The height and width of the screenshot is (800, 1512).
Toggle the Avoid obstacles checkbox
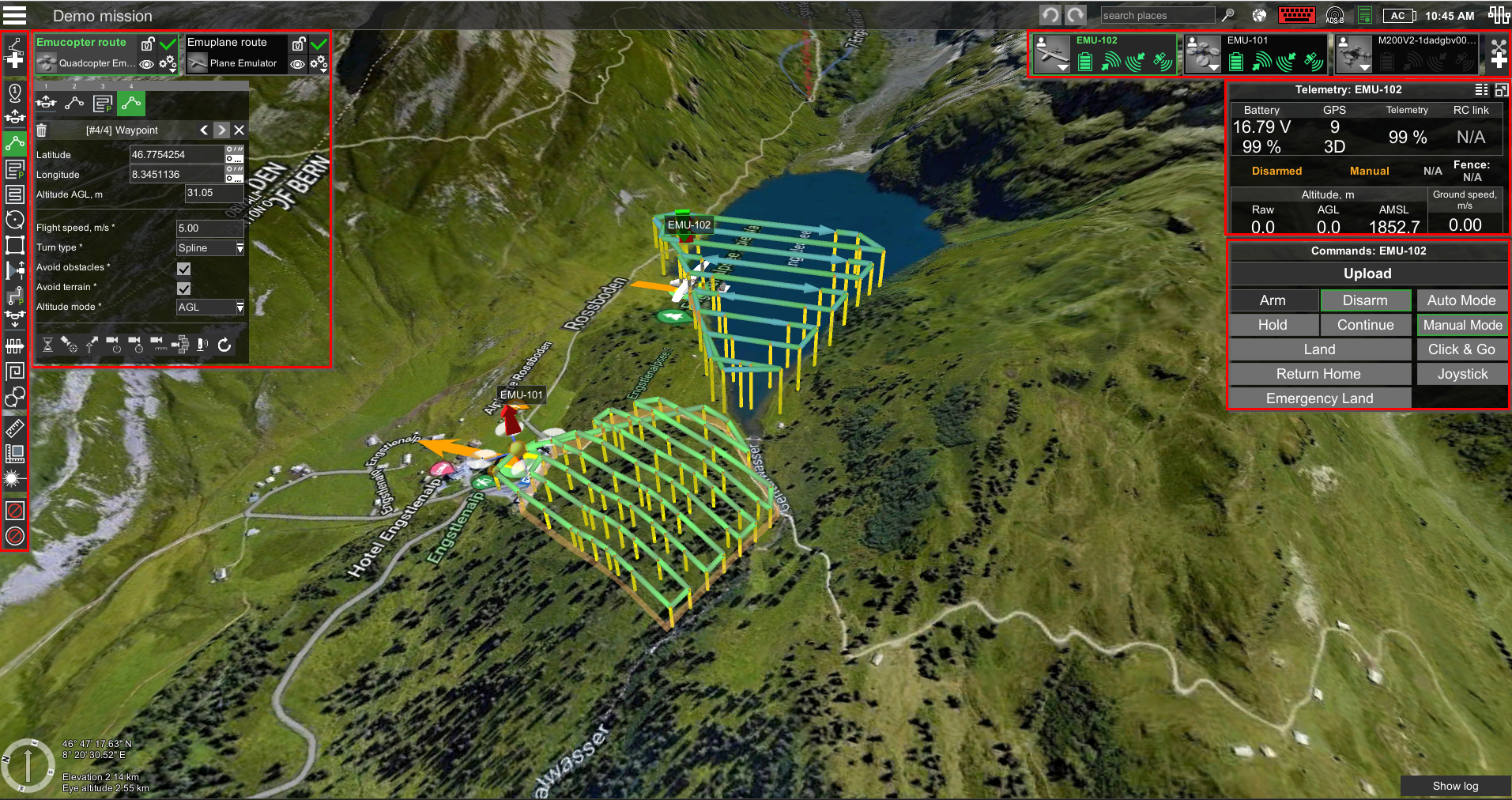click(184, 269)
